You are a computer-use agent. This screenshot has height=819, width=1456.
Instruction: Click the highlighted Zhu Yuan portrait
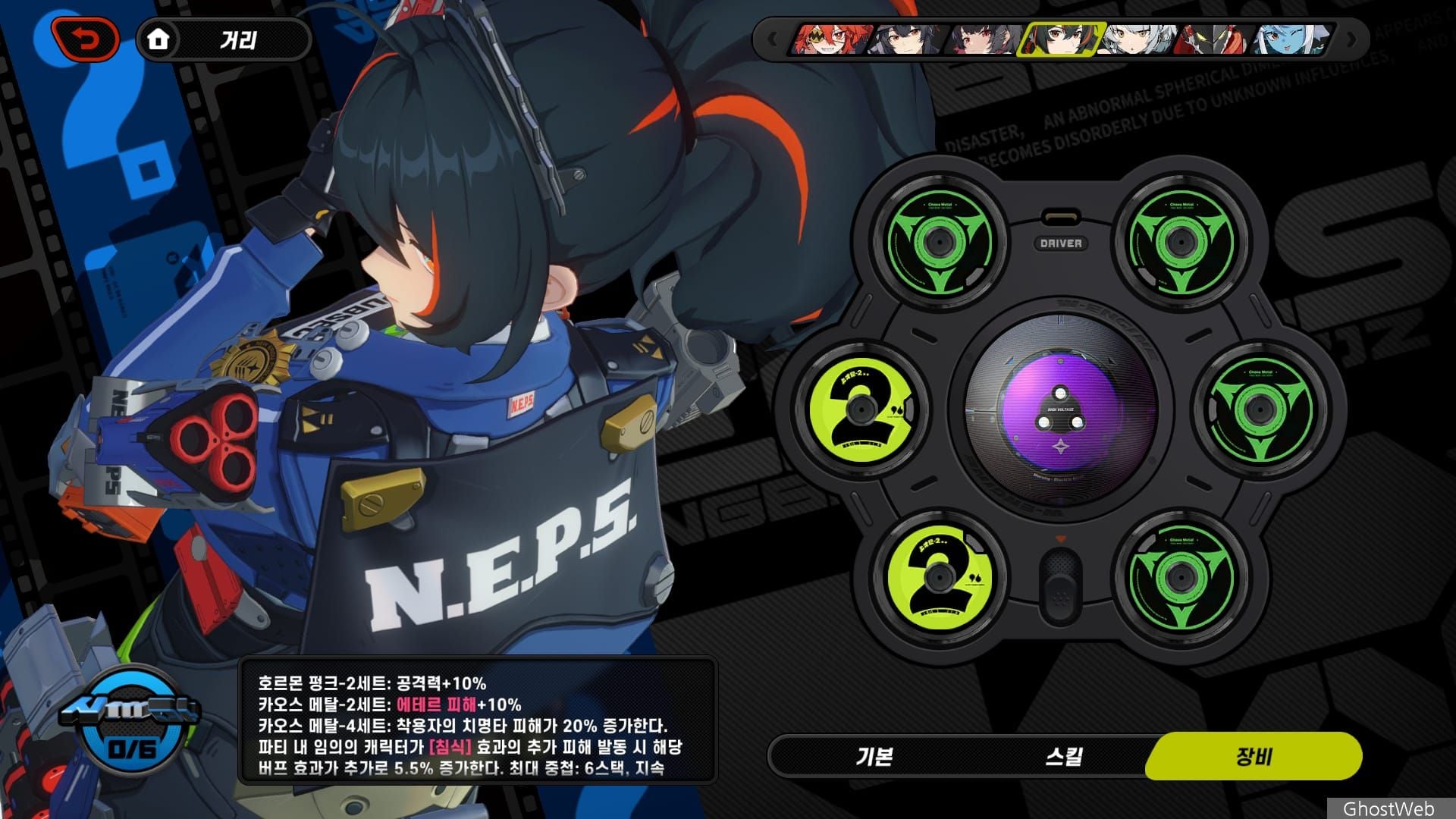click(x=1060, y=39)
